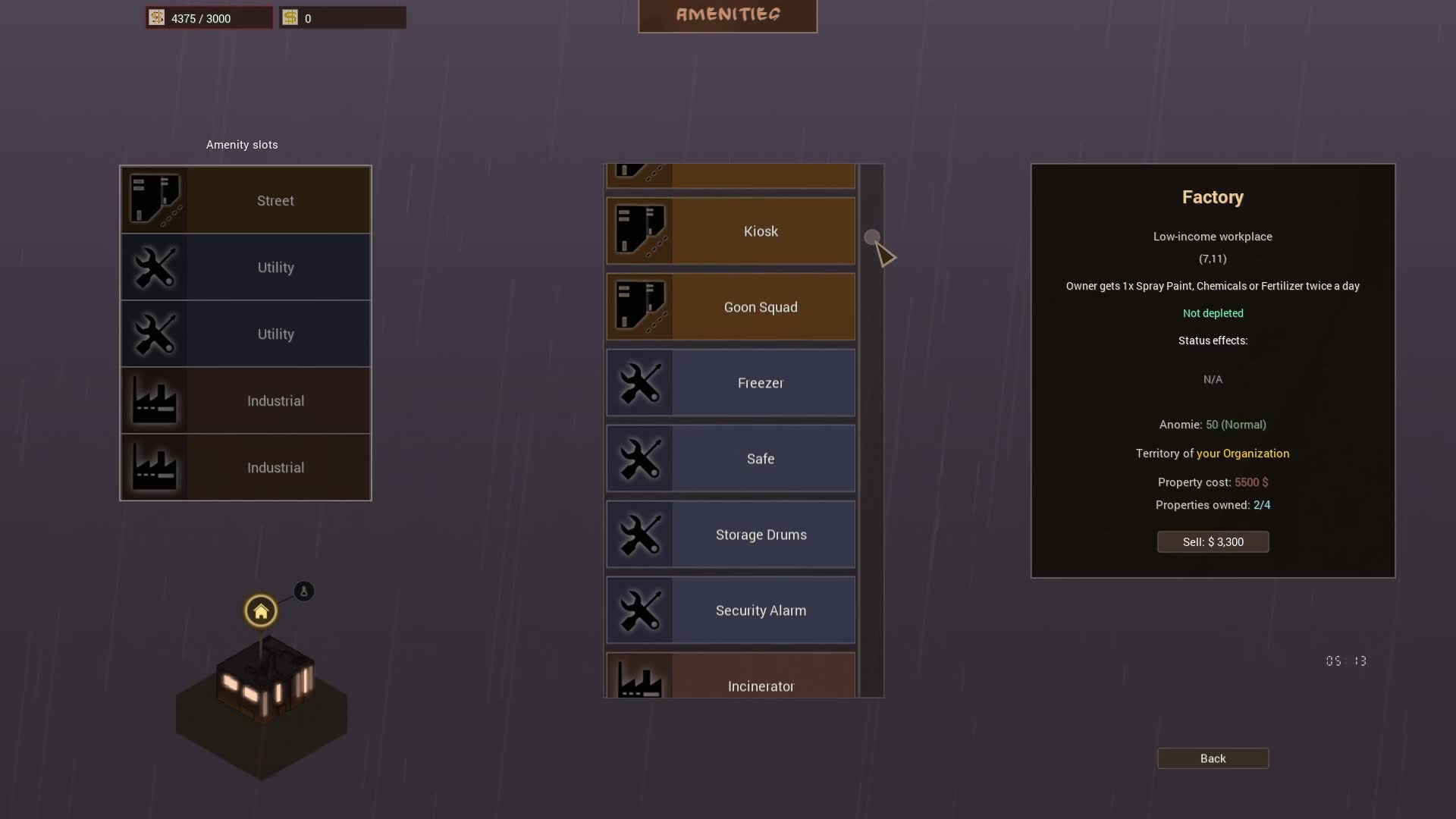This screenshot has width=1456, height=819.
Task: Select the Security Alarm amenity
Action: pos(760,610)
